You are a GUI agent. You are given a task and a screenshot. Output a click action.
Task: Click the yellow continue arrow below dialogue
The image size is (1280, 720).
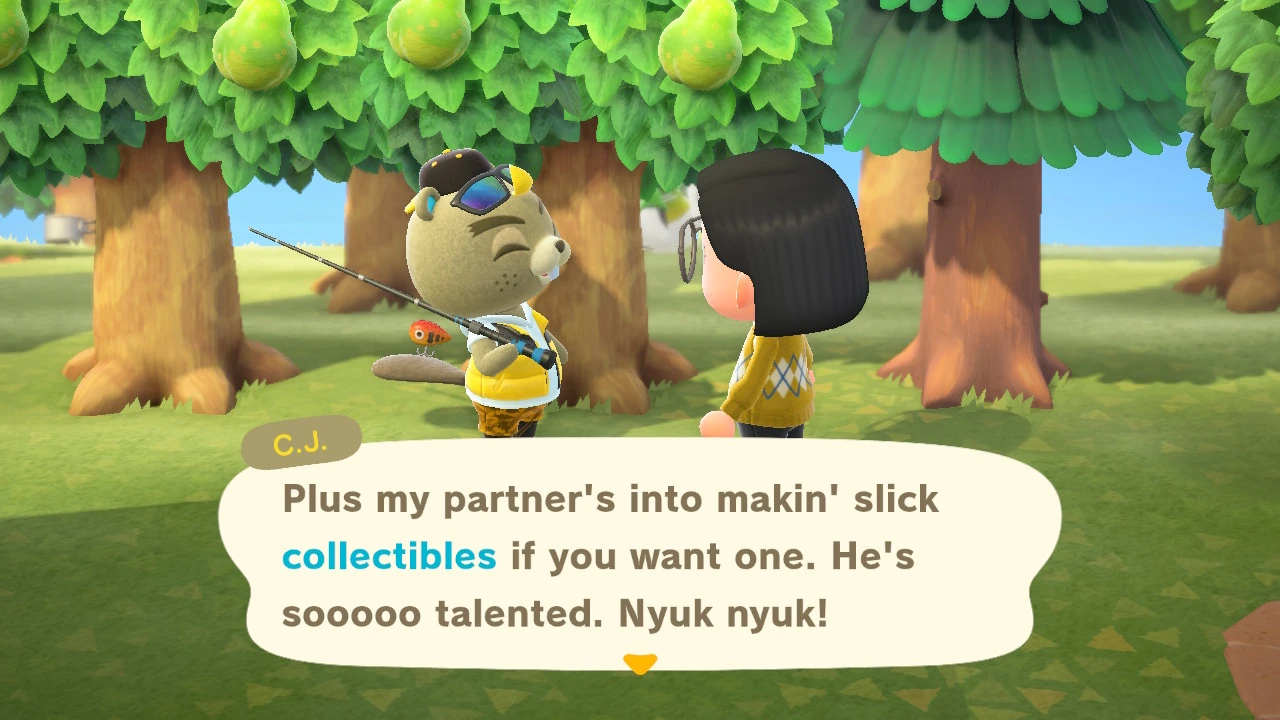pyautogui.click(x=640, y=663)
